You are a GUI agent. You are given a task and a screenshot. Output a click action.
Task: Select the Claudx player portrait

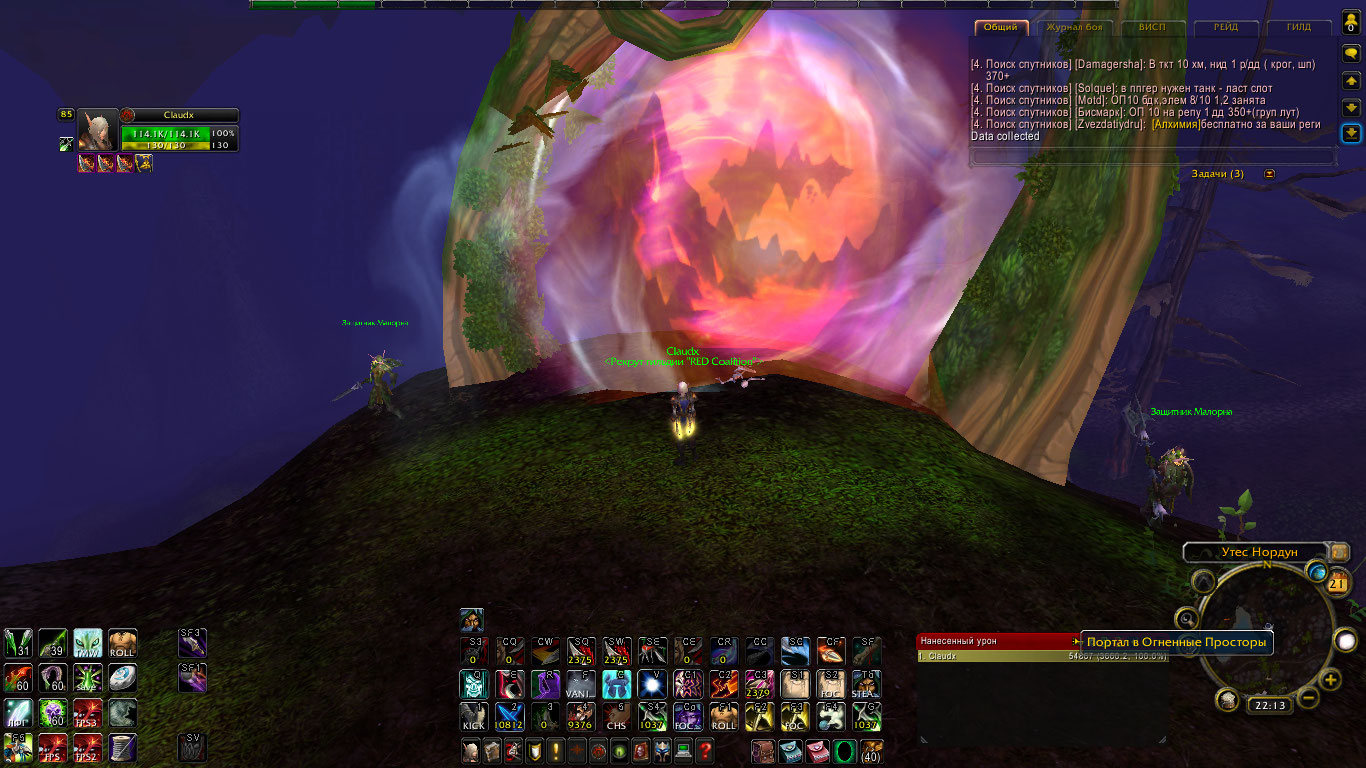tap(98, 130)
